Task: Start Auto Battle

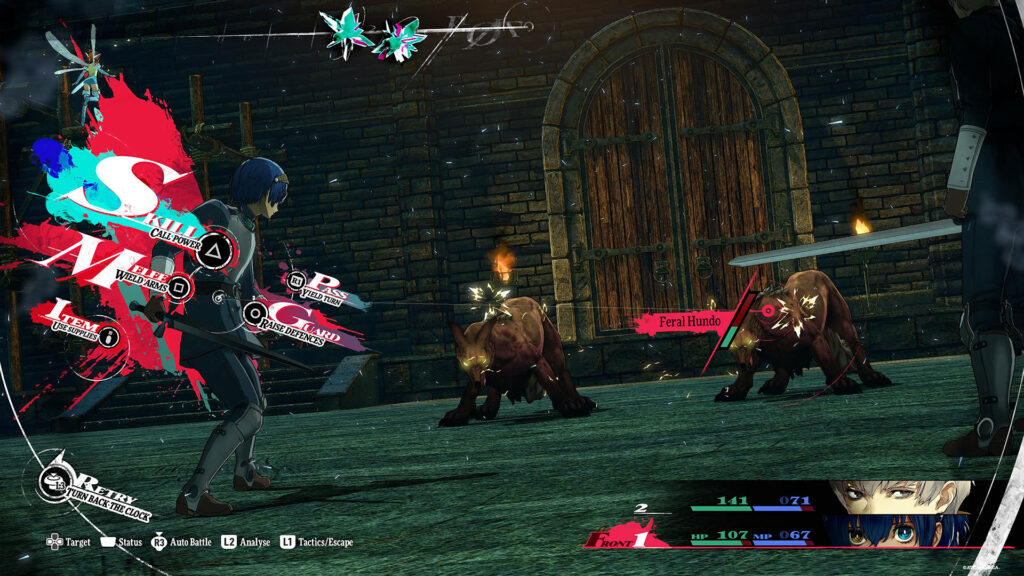Action: tap(183, 542)
